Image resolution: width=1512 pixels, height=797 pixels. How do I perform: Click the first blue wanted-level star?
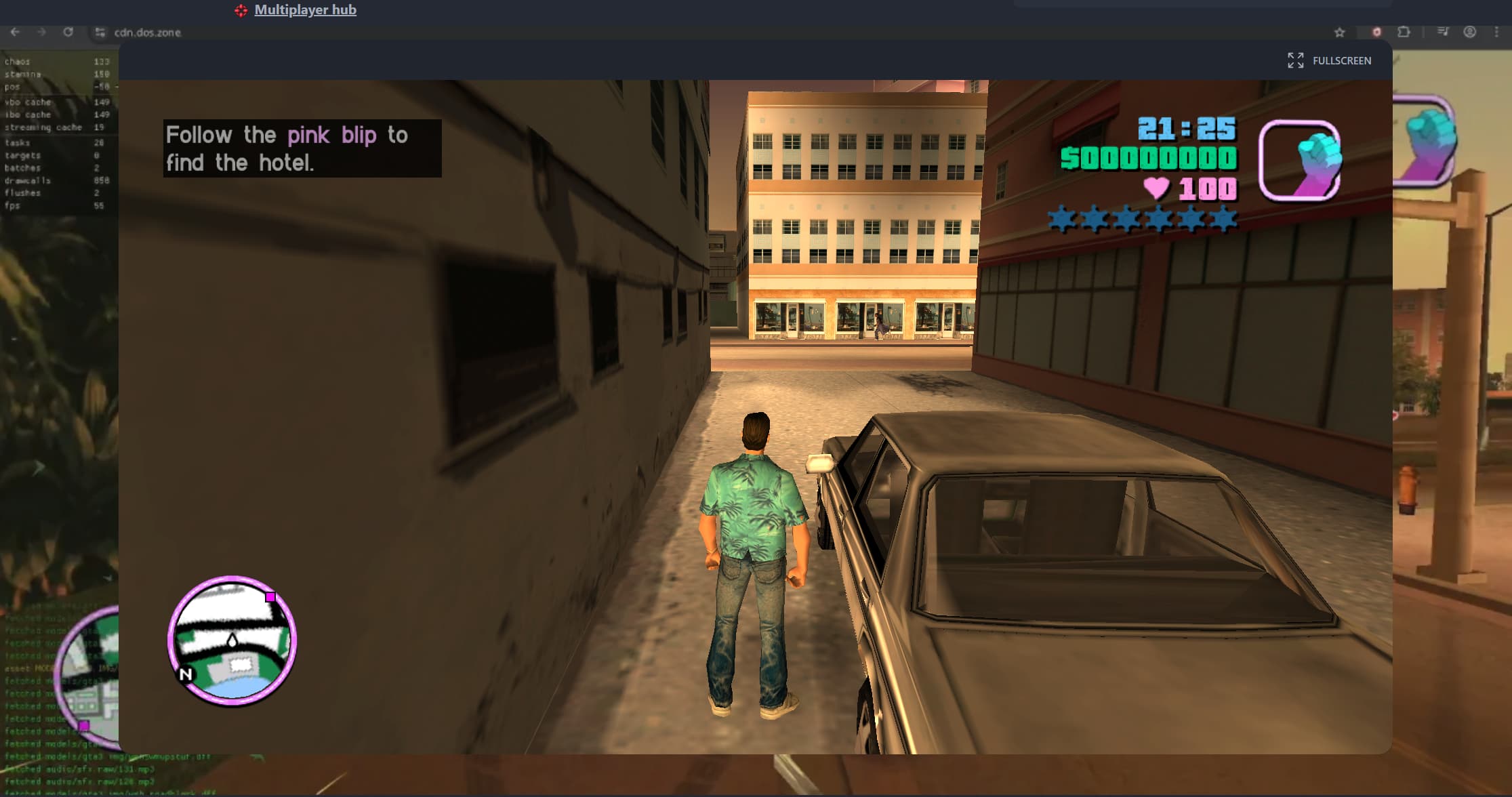pyautogui.click(x=1059, y=218)
